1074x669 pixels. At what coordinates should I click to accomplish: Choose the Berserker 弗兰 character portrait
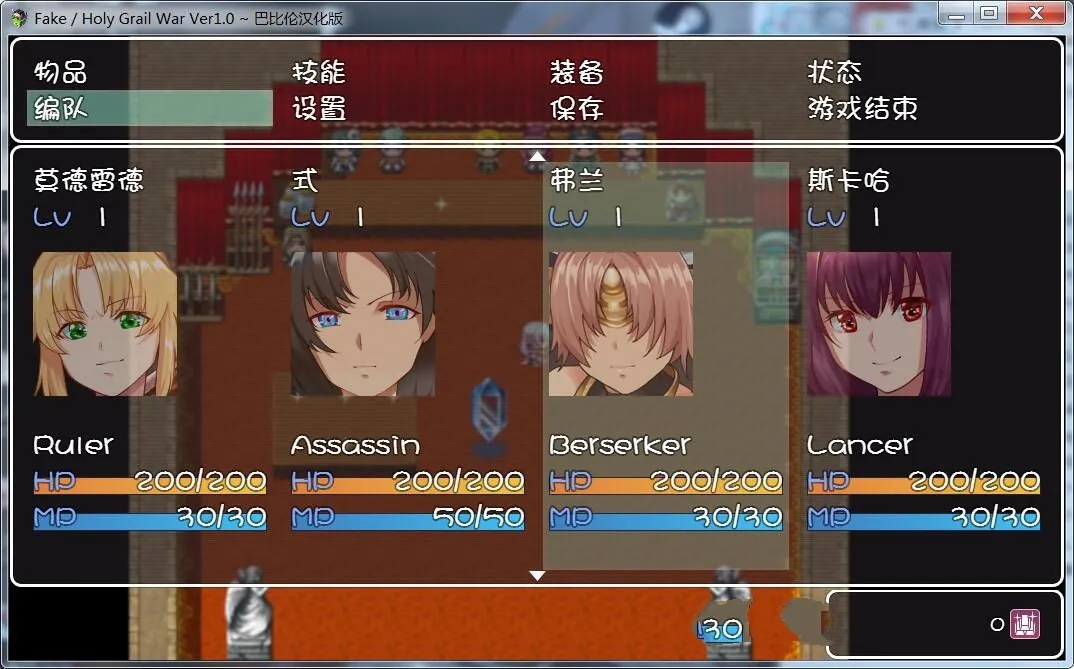pos(621,323)
